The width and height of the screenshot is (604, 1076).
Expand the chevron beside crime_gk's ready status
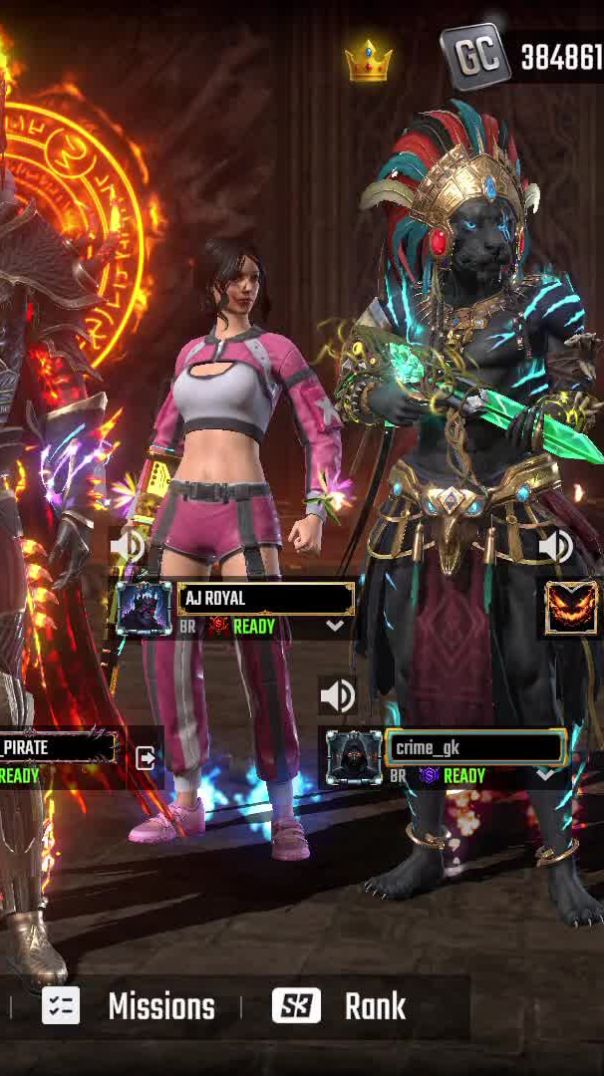point(546,775)
